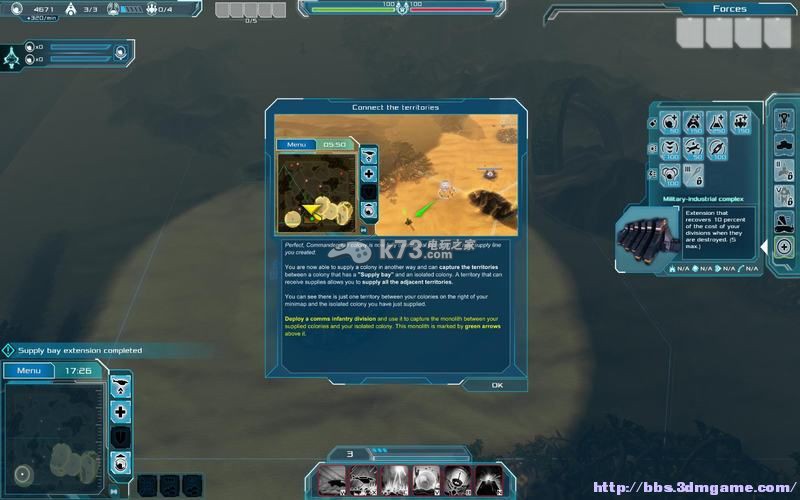This screenshot has height=500, width=800.
Task: Select the shield icon beside the minimap
Action: (x=121, y=437)
